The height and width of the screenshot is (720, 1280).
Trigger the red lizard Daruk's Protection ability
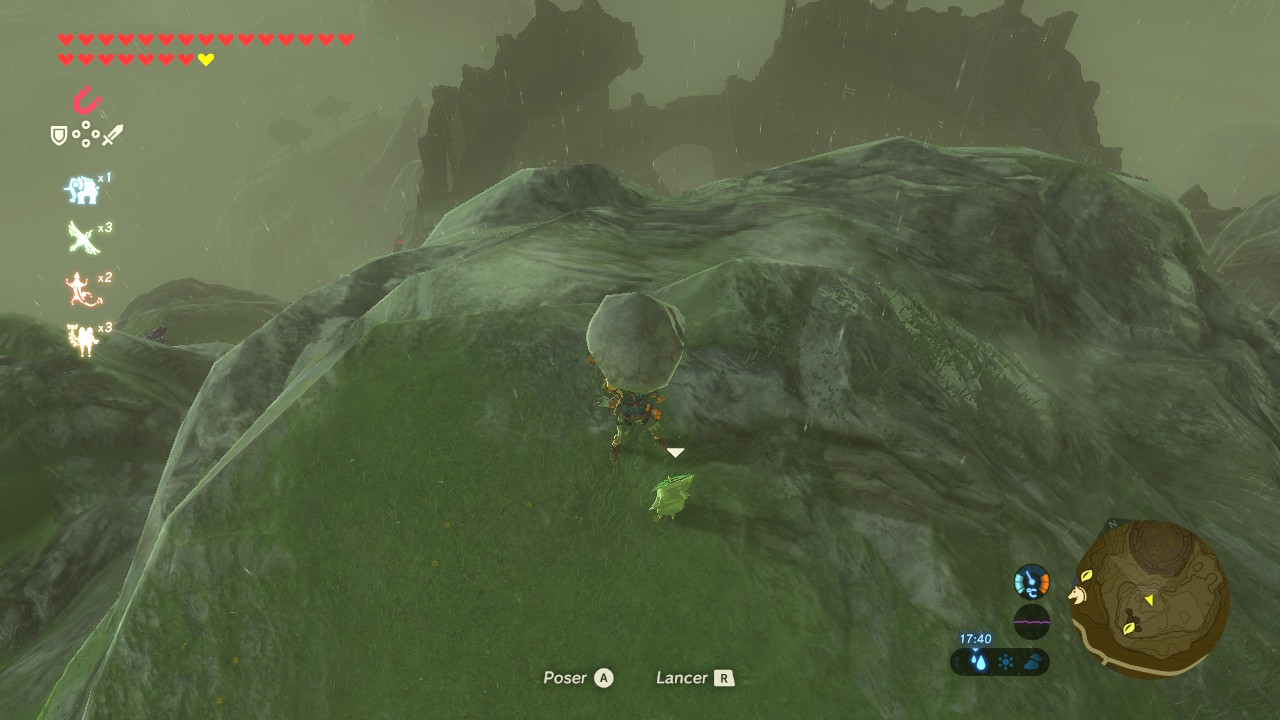pyautogui.click(x=80, y=289)
